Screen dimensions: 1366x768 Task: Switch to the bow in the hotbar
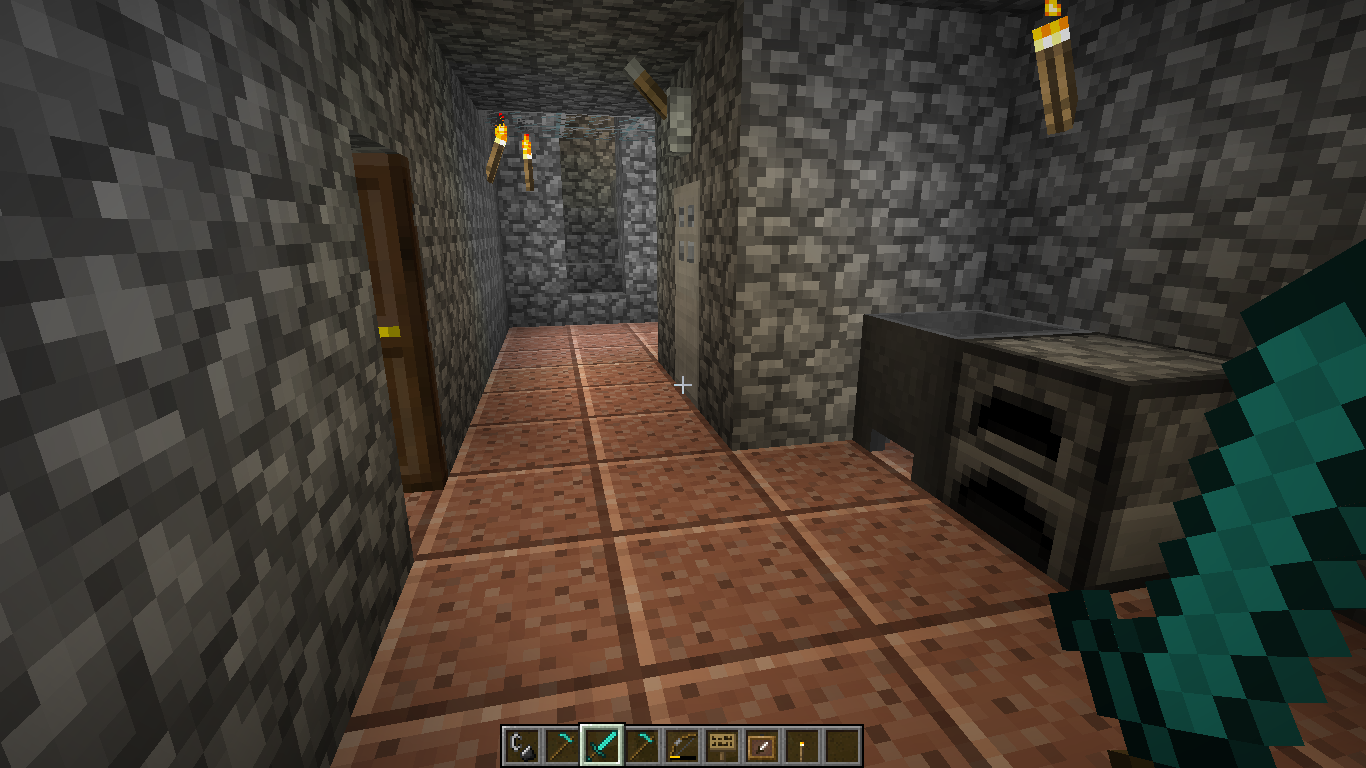pos(682,746)
